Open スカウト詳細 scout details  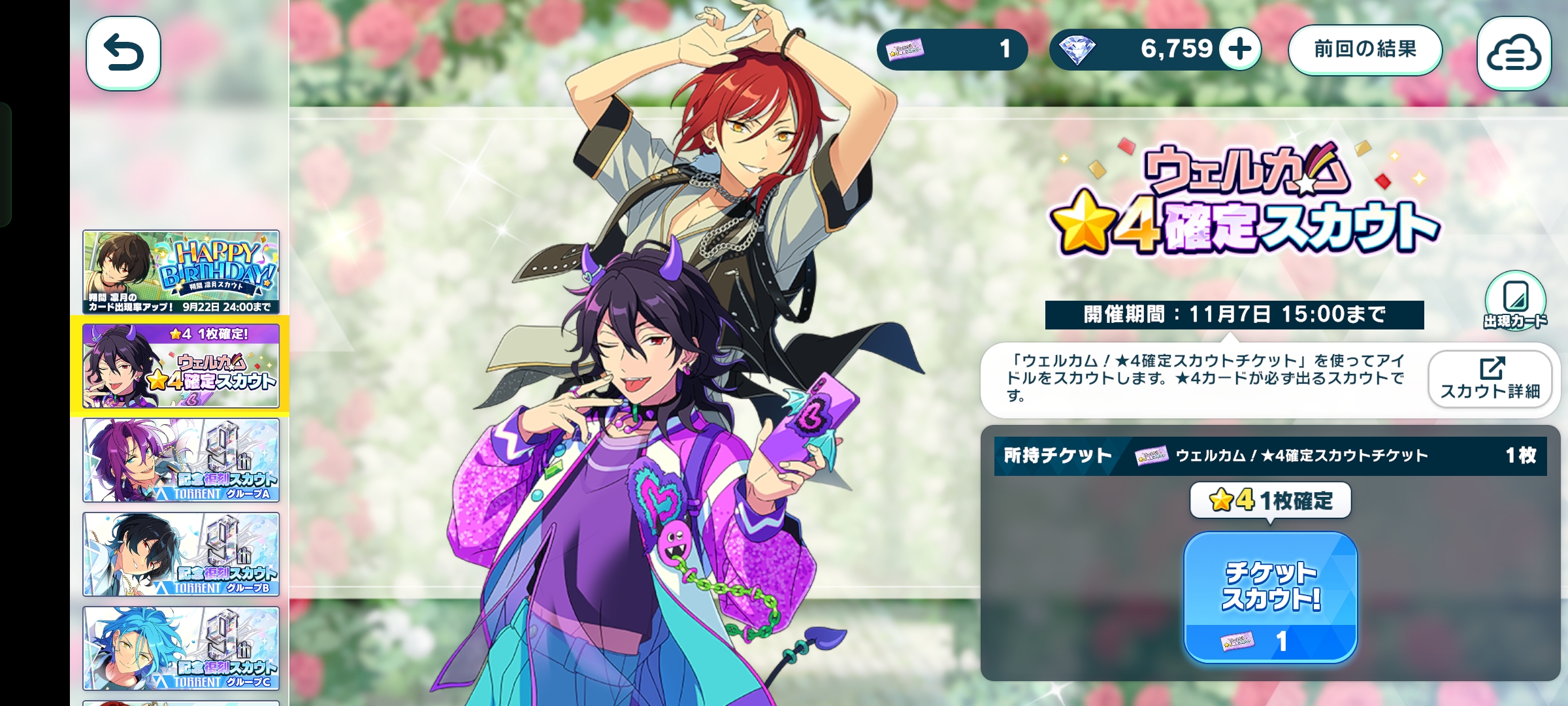(x=1490, y=379)
